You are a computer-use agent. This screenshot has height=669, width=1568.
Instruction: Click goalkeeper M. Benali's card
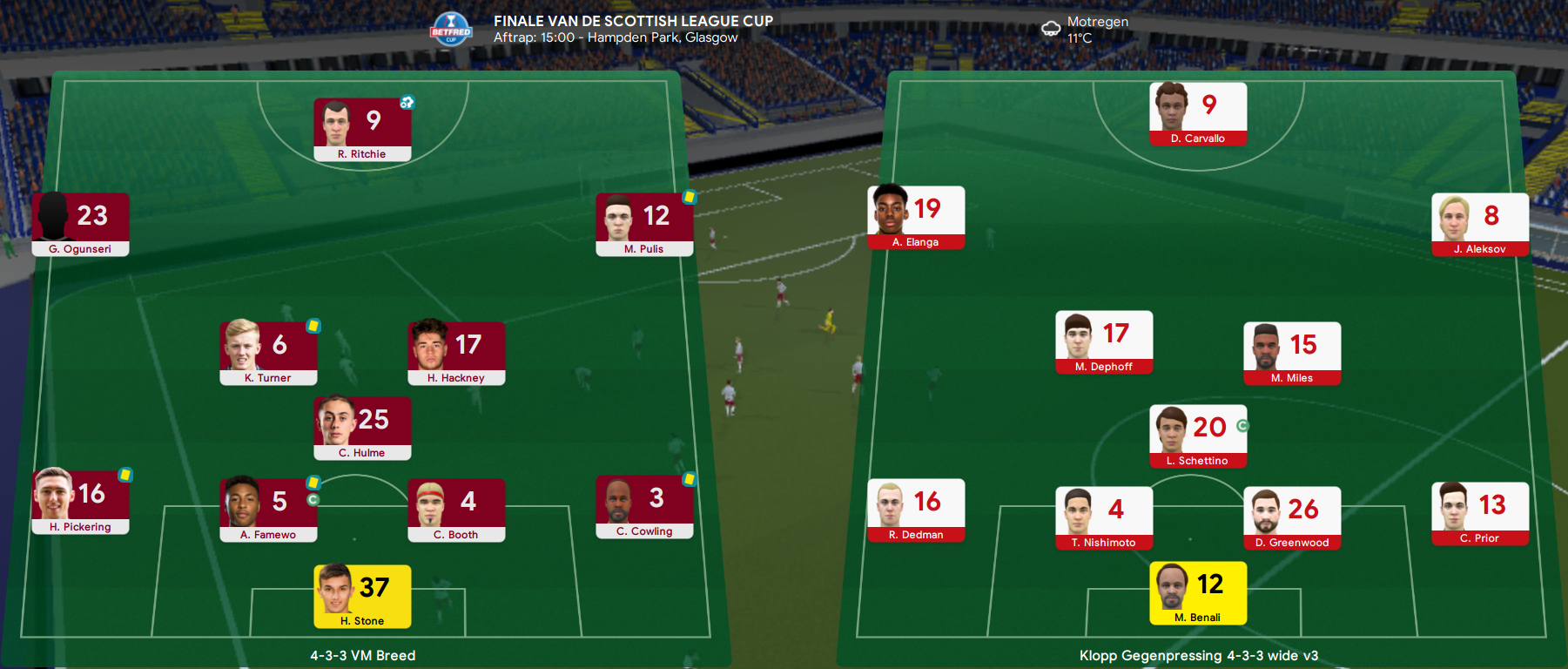click(1198, 592)
